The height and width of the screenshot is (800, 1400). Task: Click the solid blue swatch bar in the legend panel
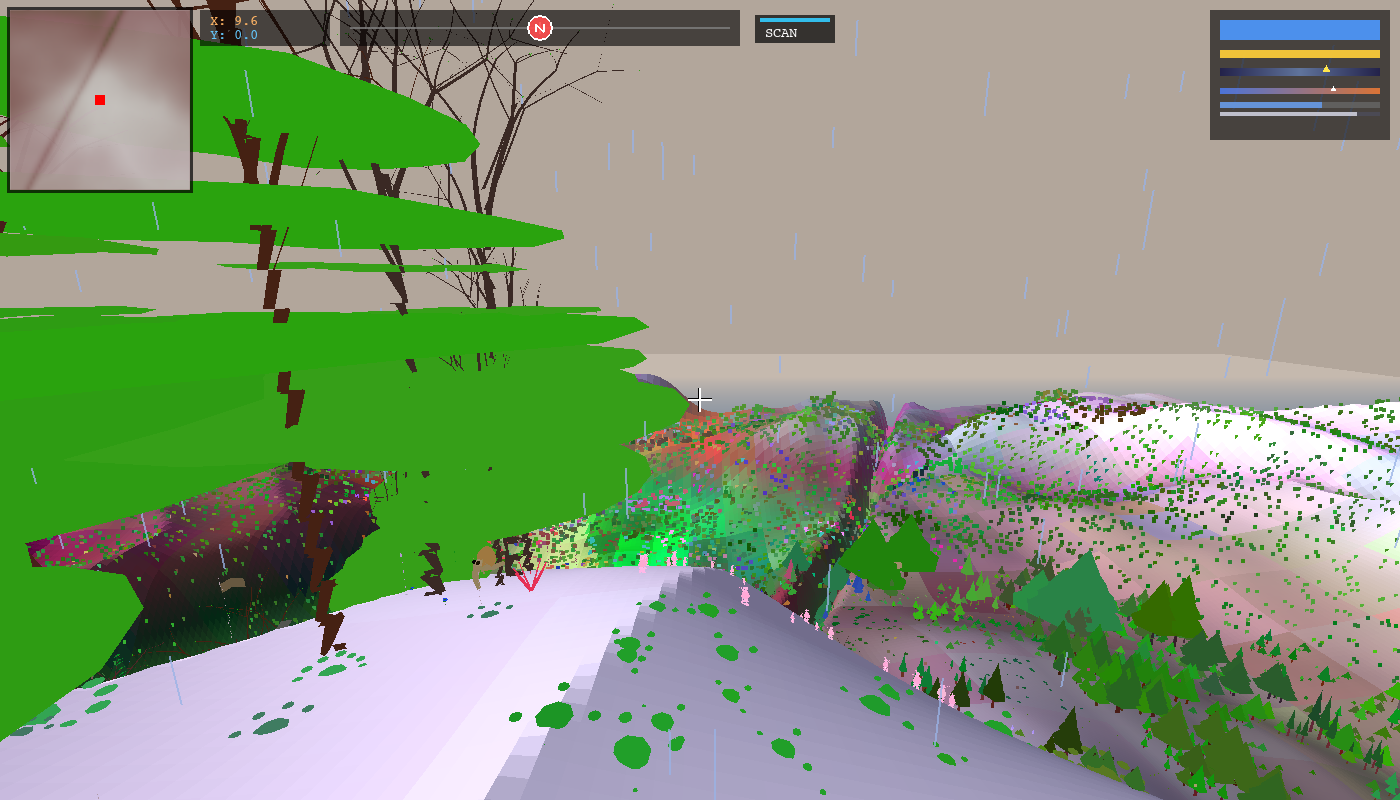click(1298, 30)
